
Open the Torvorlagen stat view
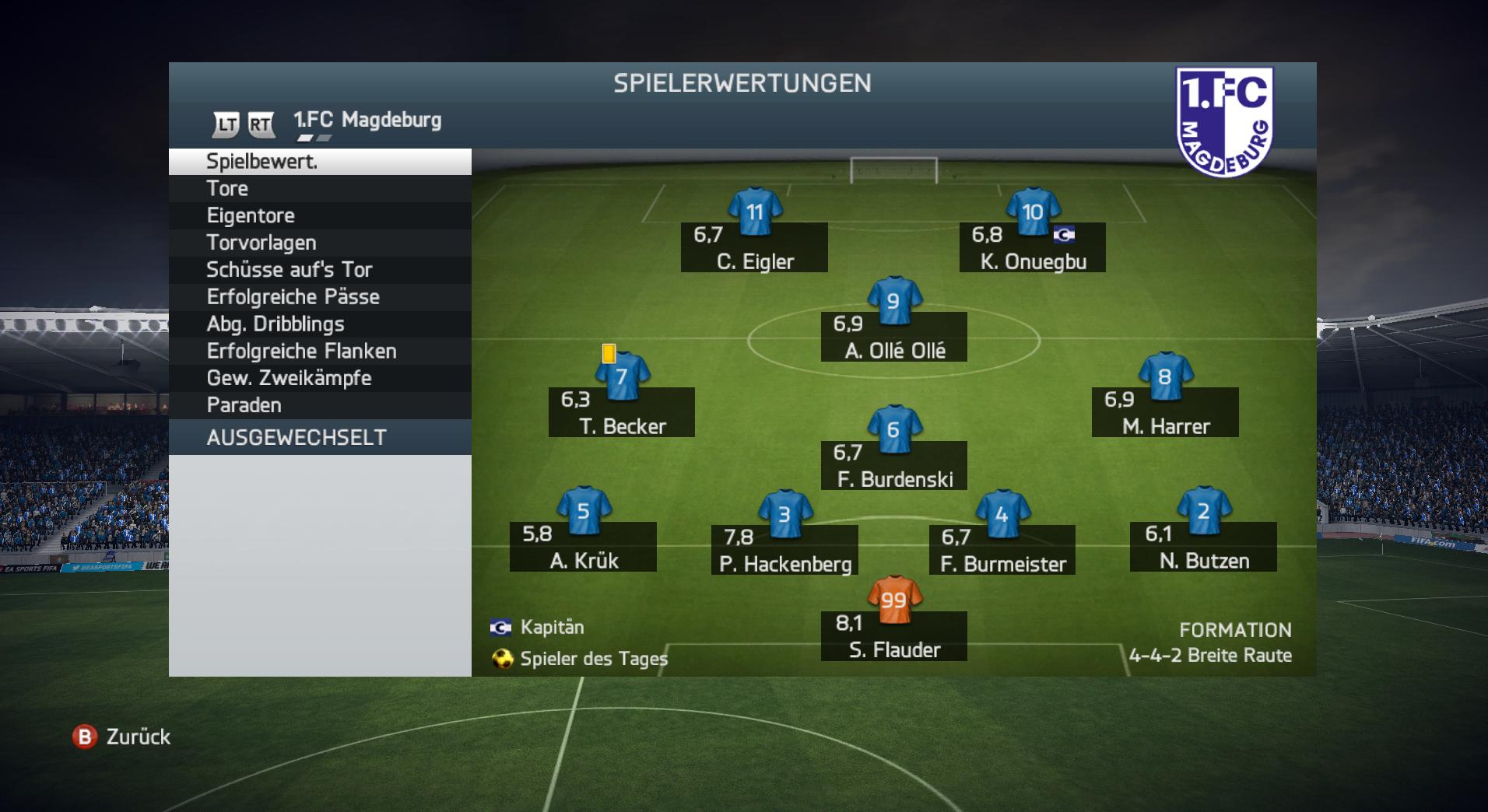[319, 243]
